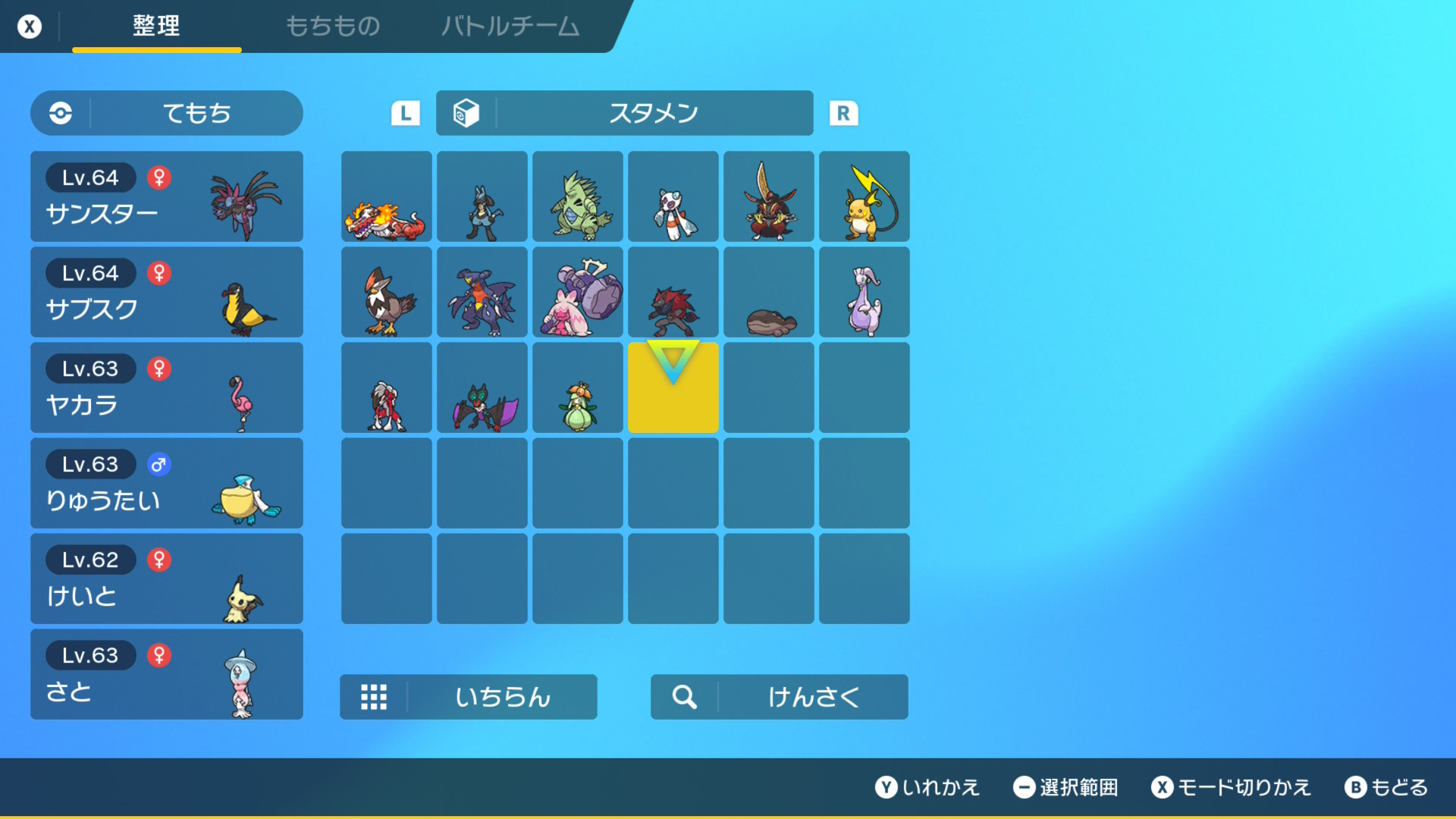Screen dimensions: 1456x819
Task: Pick party member りゅうたい
Action: 167,483
